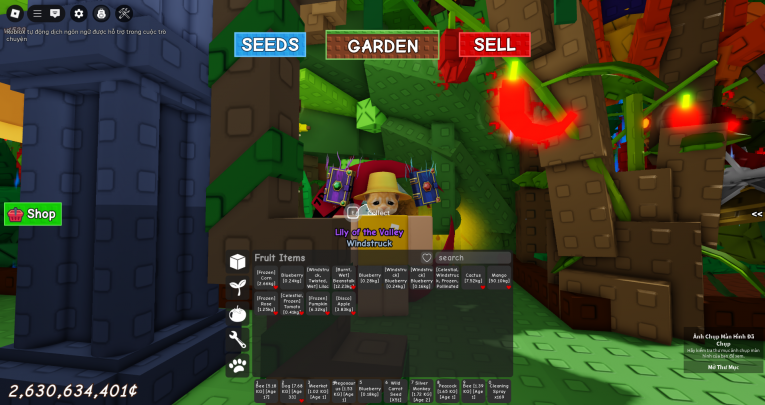This screenshot has width=765, height=405.
Task: Show the cube all-items inventory category
Action: [x=238, y=262]
